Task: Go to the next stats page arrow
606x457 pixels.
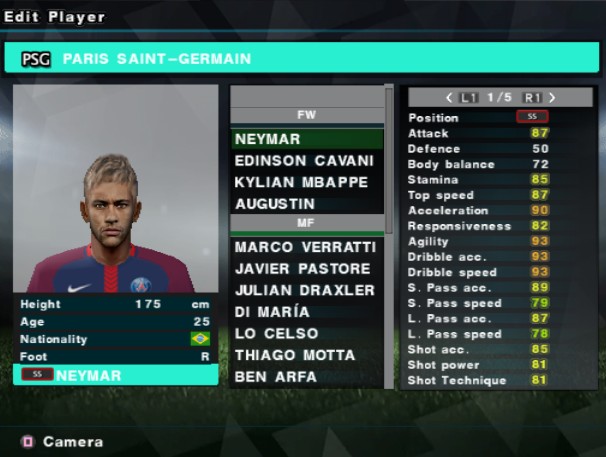Action: [552, 98]
